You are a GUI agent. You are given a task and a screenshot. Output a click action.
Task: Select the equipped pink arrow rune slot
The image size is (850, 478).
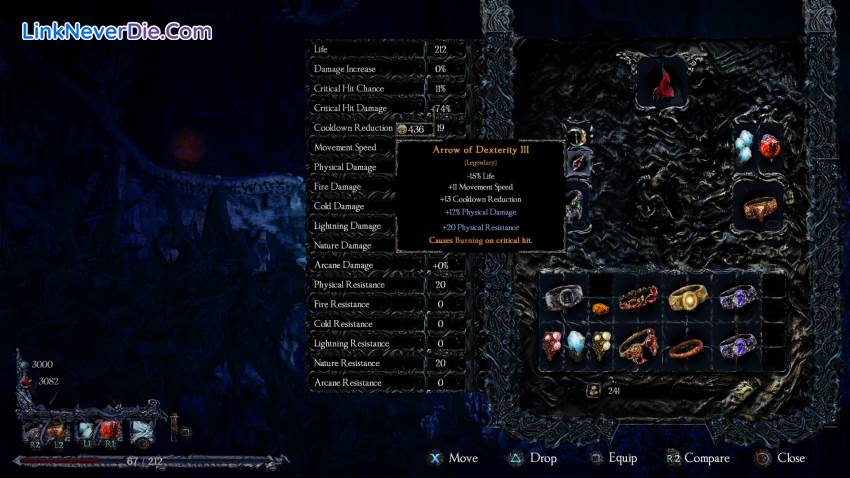click(x=578, y=162)
